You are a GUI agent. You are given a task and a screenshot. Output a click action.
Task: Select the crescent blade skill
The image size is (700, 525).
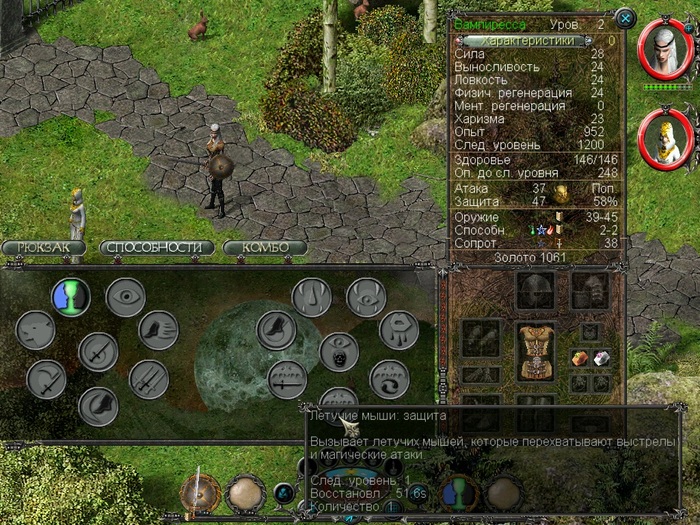click(46, 379)
